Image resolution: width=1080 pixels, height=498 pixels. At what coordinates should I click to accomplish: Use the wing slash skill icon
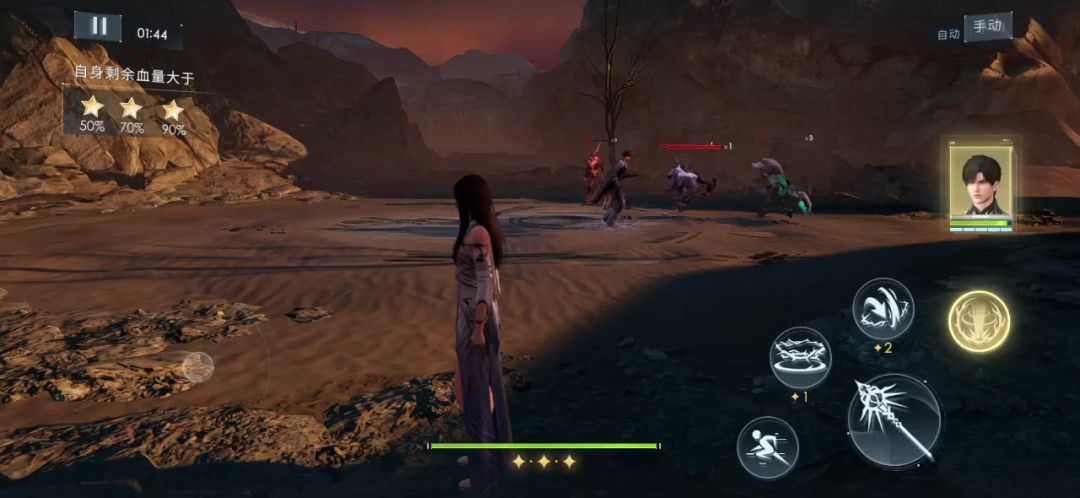point(883,308)
